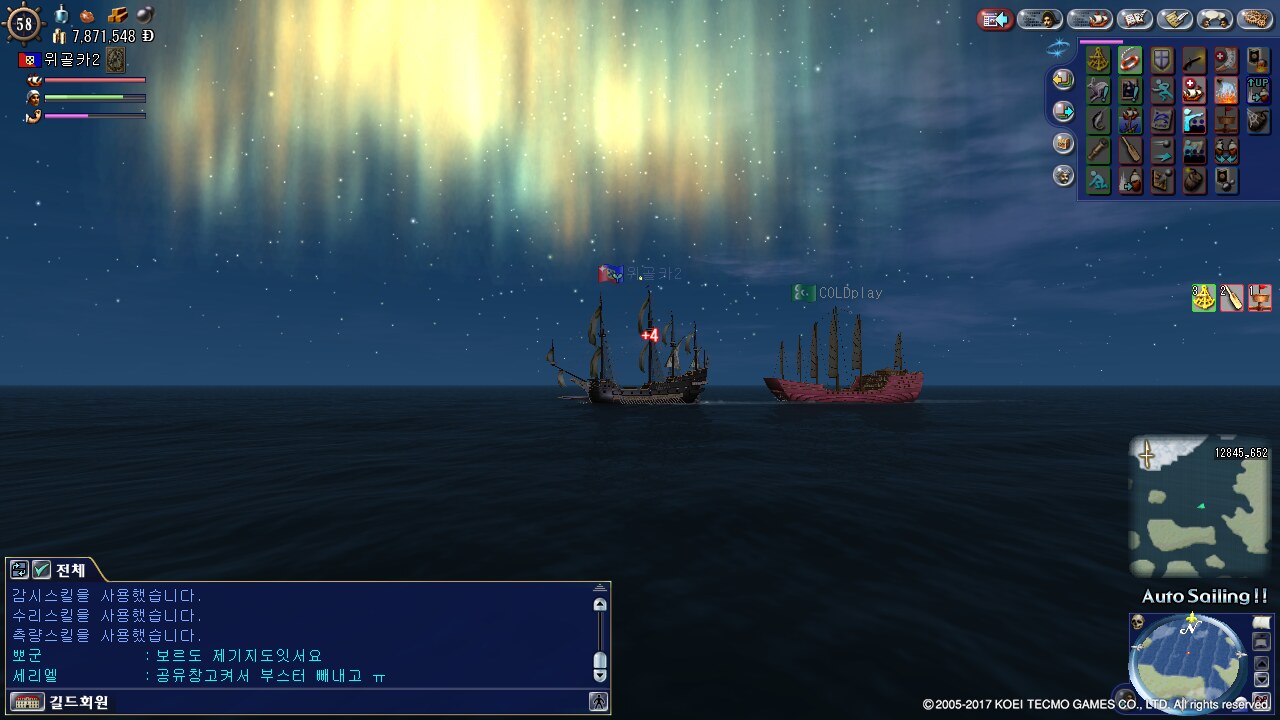
Task: Select the flintlock gunnery skill icon
Action: [x=1194, y=61]
